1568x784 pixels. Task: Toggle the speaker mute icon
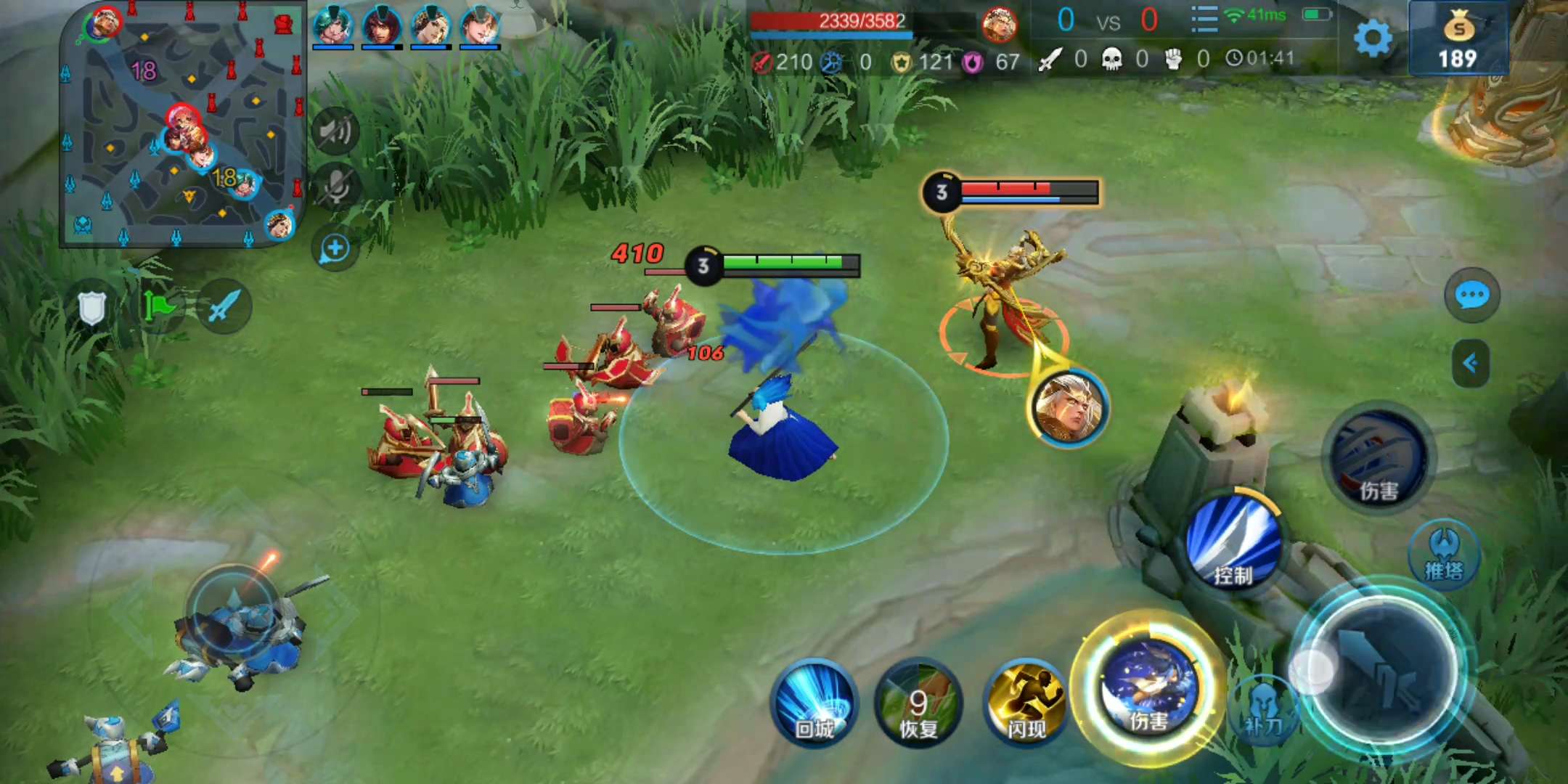pos(335,131)
